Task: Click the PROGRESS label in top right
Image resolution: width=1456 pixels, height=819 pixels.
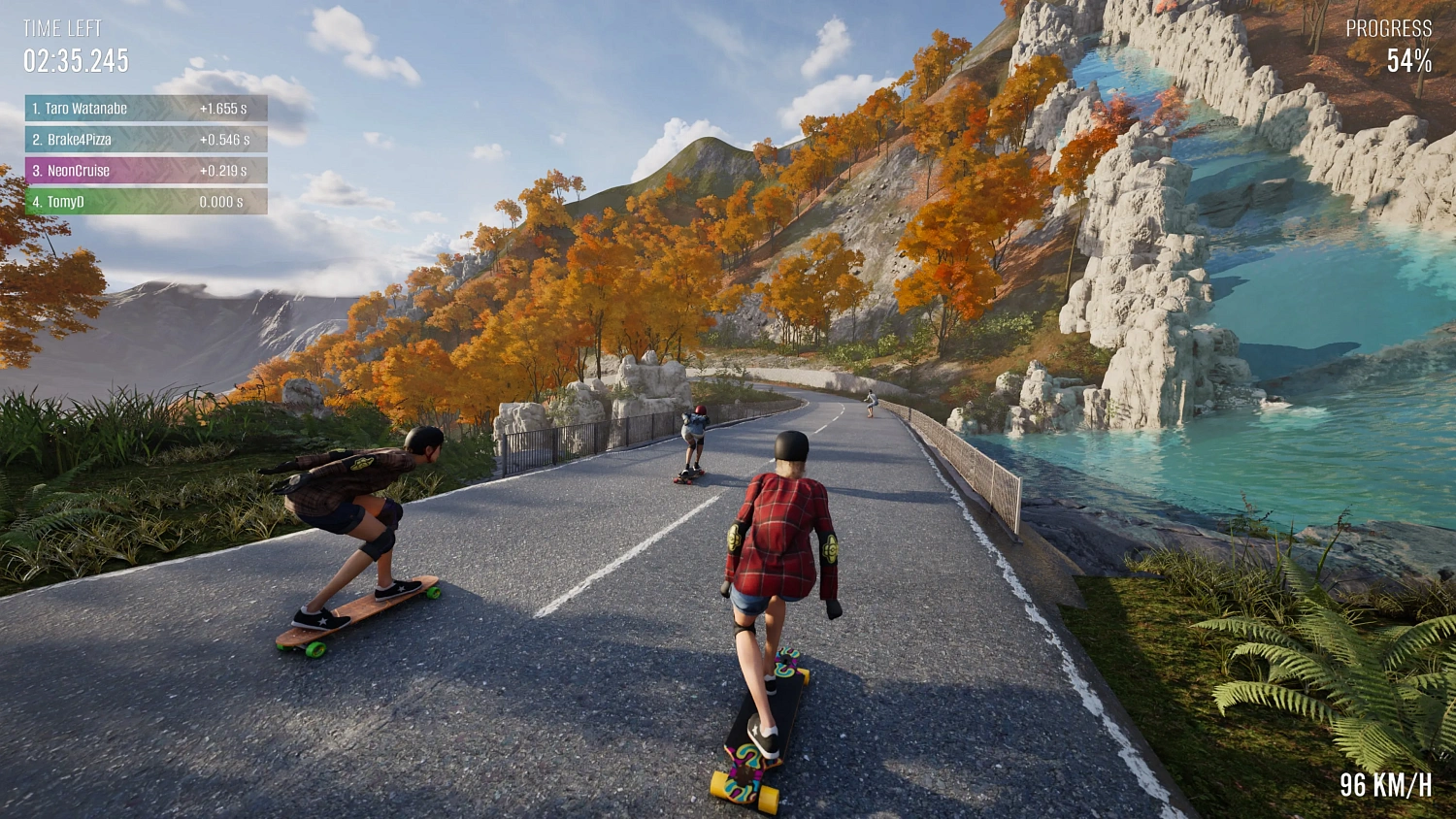Action: point(1390,29)
